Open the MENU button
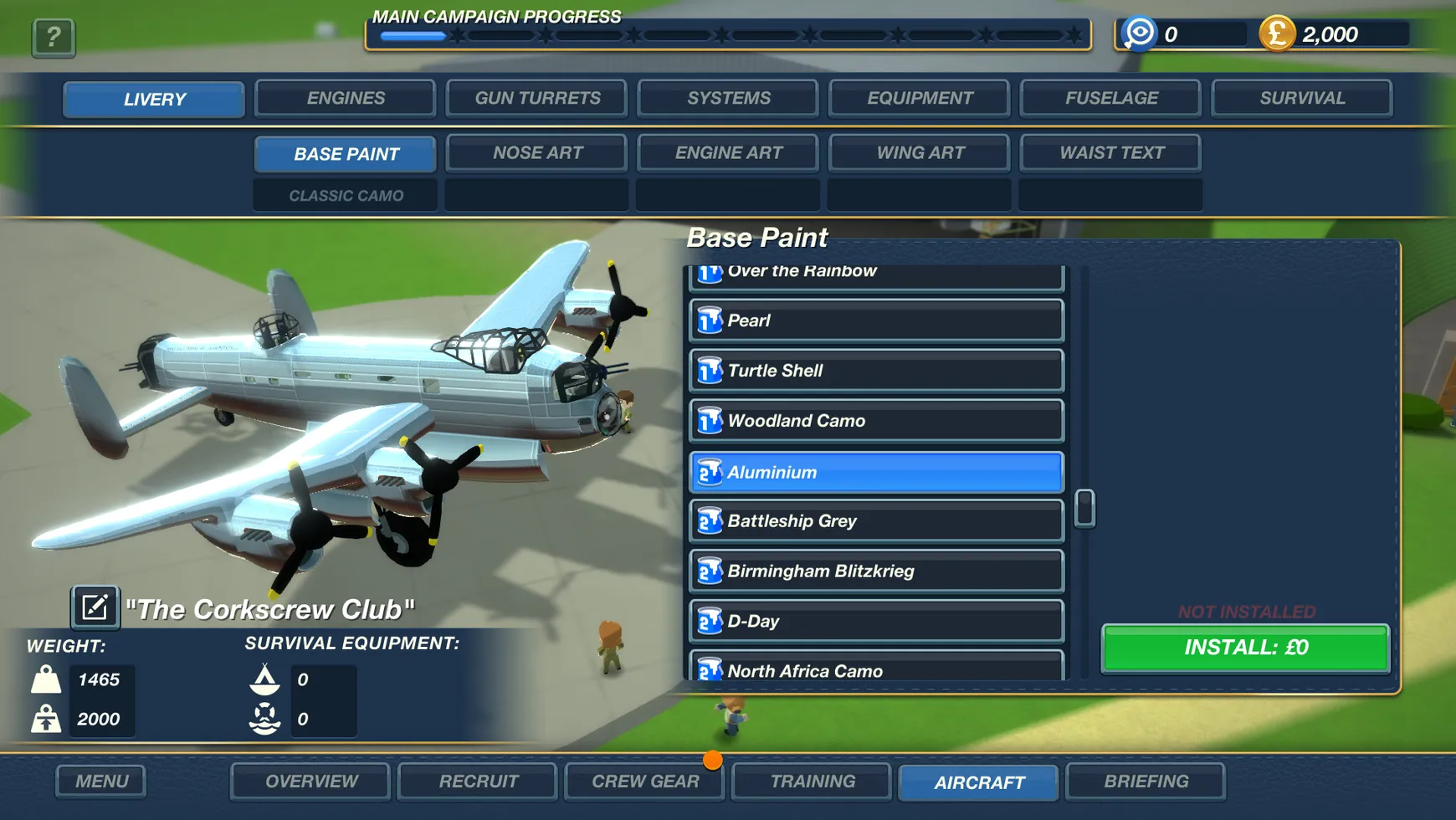This screenshot has height=820, width=1456. click(100, 781)
